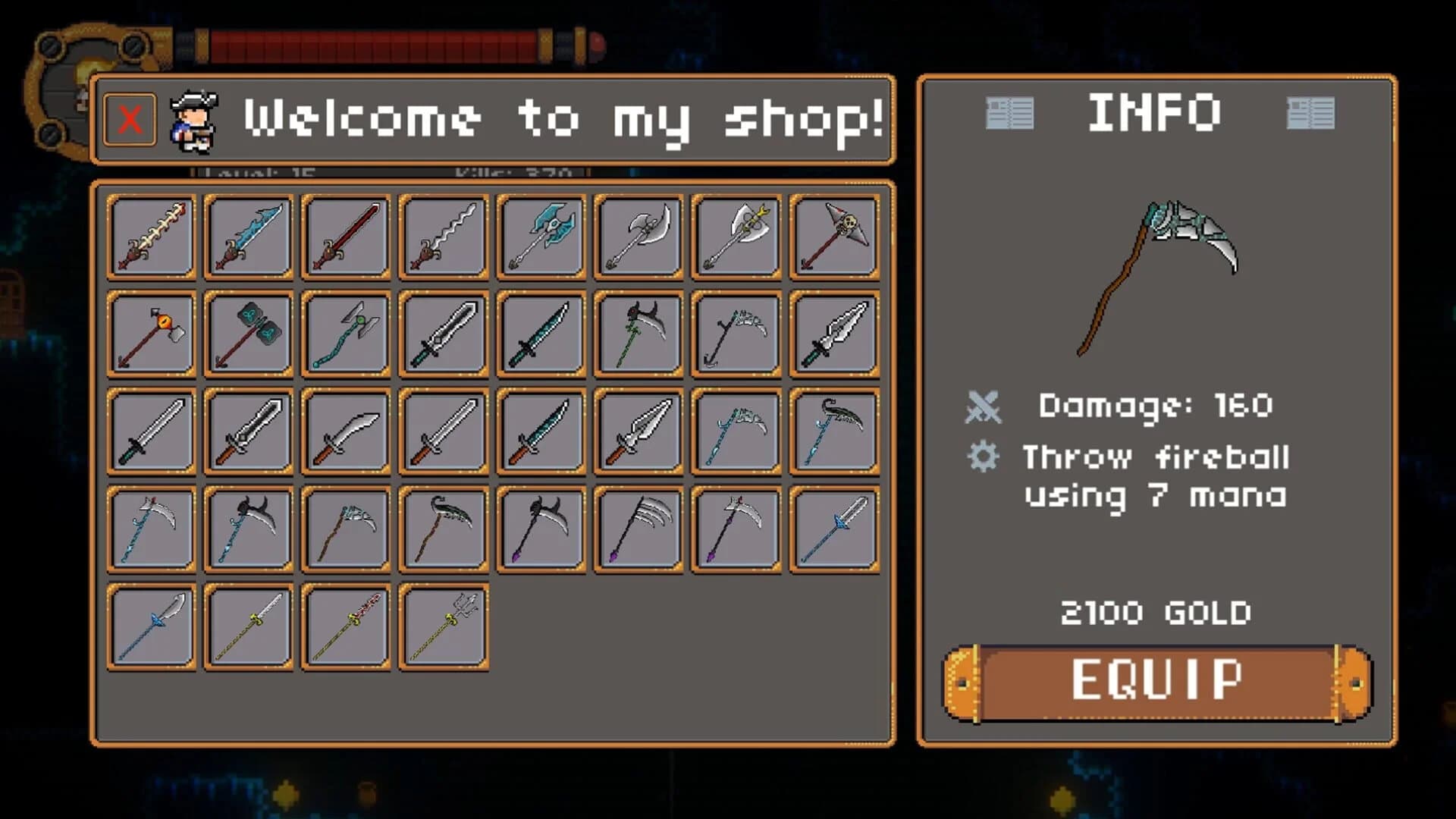
Task: Select the skull-topped hammer weapon
Action: click(832, 235)
